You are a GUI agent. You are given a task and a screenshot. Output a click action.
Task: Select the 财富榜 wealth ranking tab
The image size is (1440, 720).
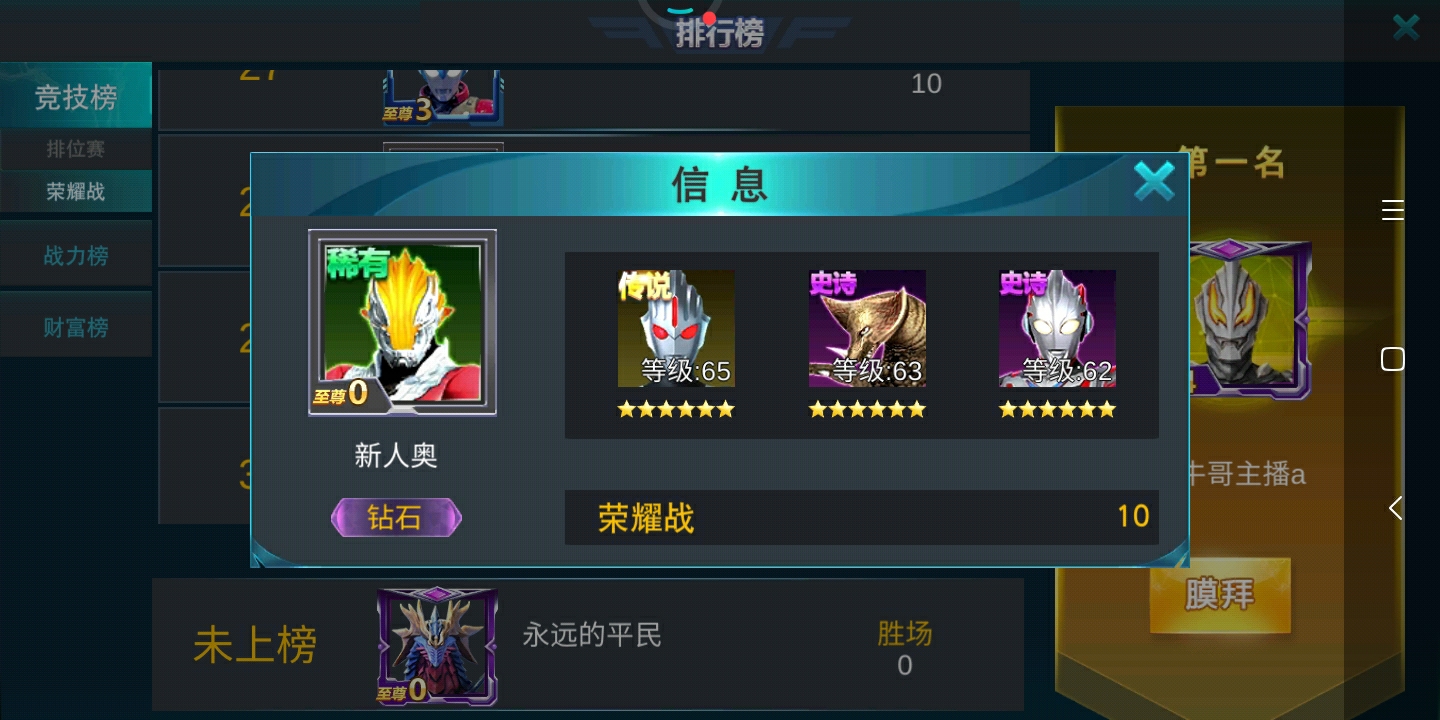[x=75, y=327]
